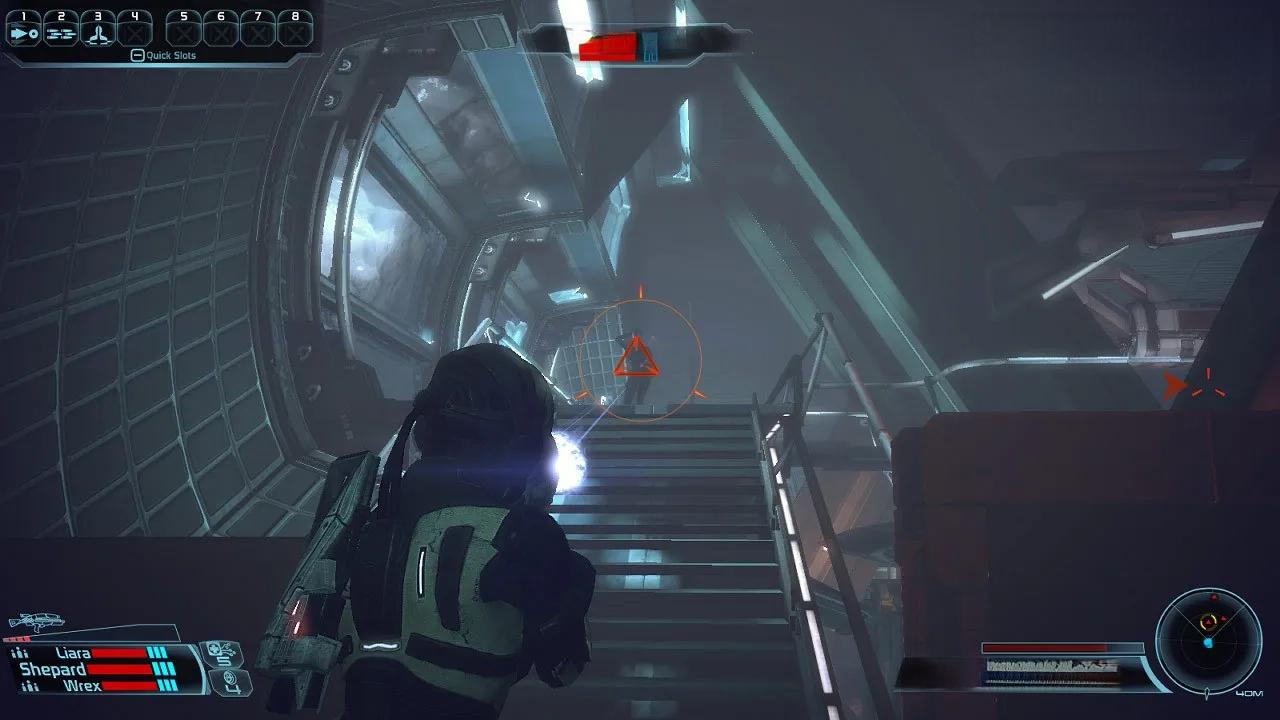Activate the arrow-and-target ability in quick slot 1
Screen dimensions: 1280x720
23,32
